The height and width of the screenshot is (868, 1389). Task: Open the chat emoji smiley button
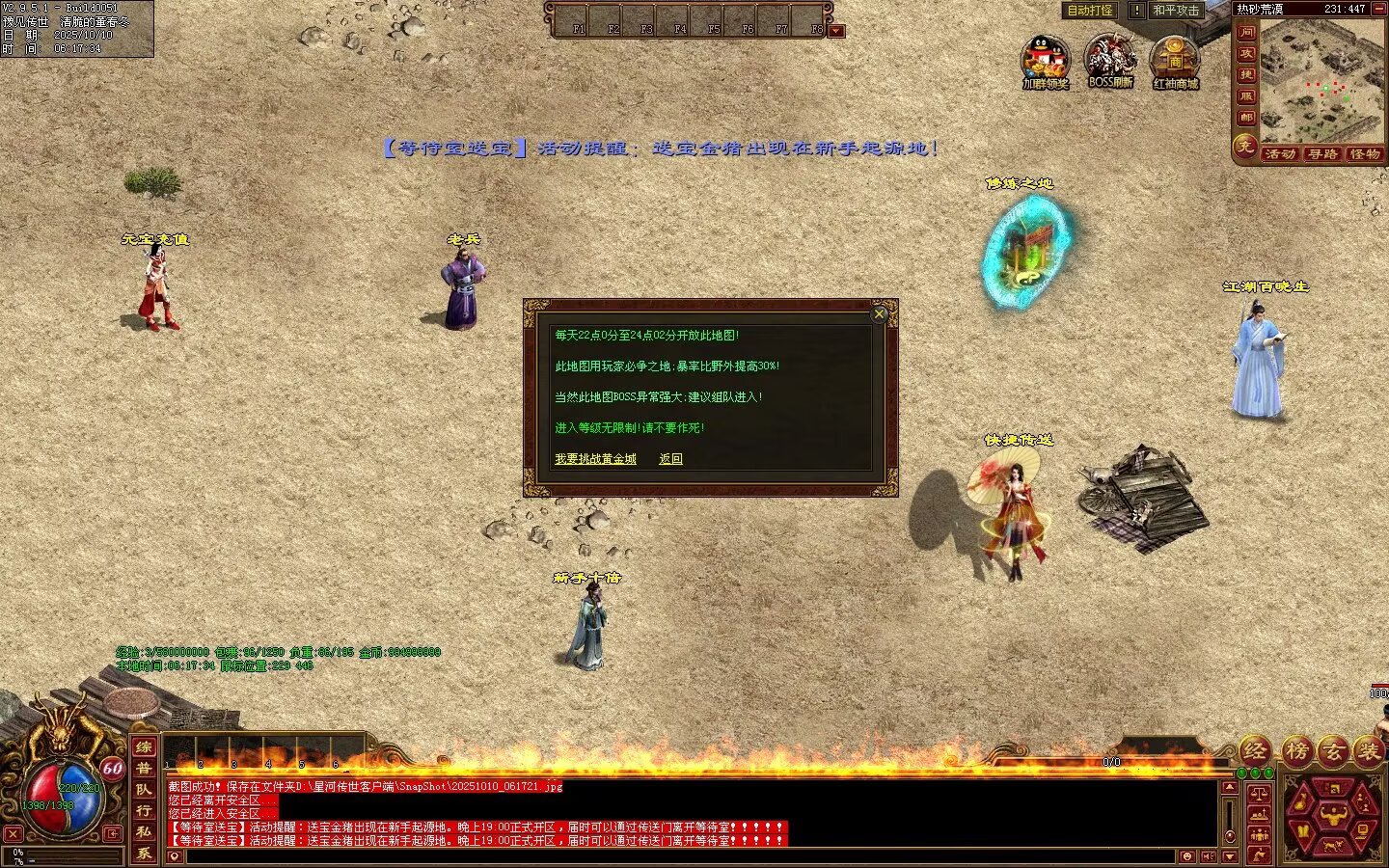coord(1186,856)
